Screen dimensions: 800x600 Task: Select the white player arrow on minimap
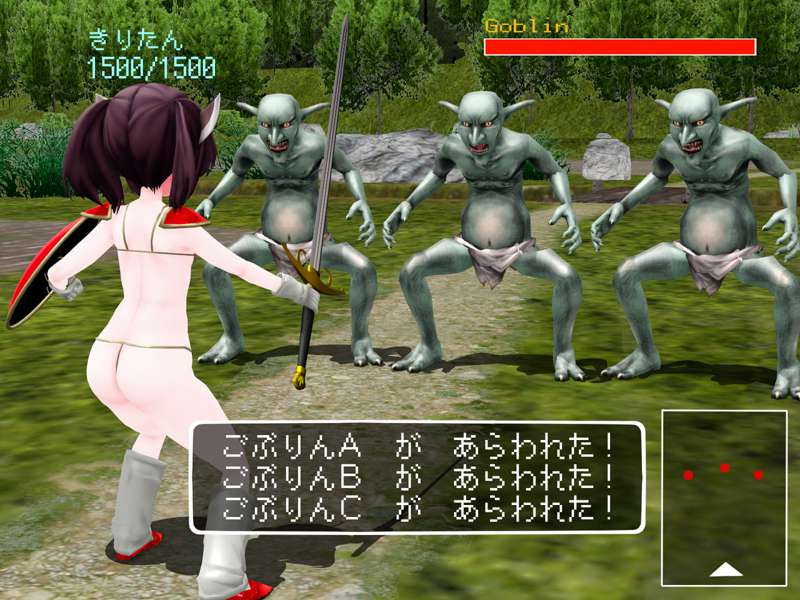point(726,569)
